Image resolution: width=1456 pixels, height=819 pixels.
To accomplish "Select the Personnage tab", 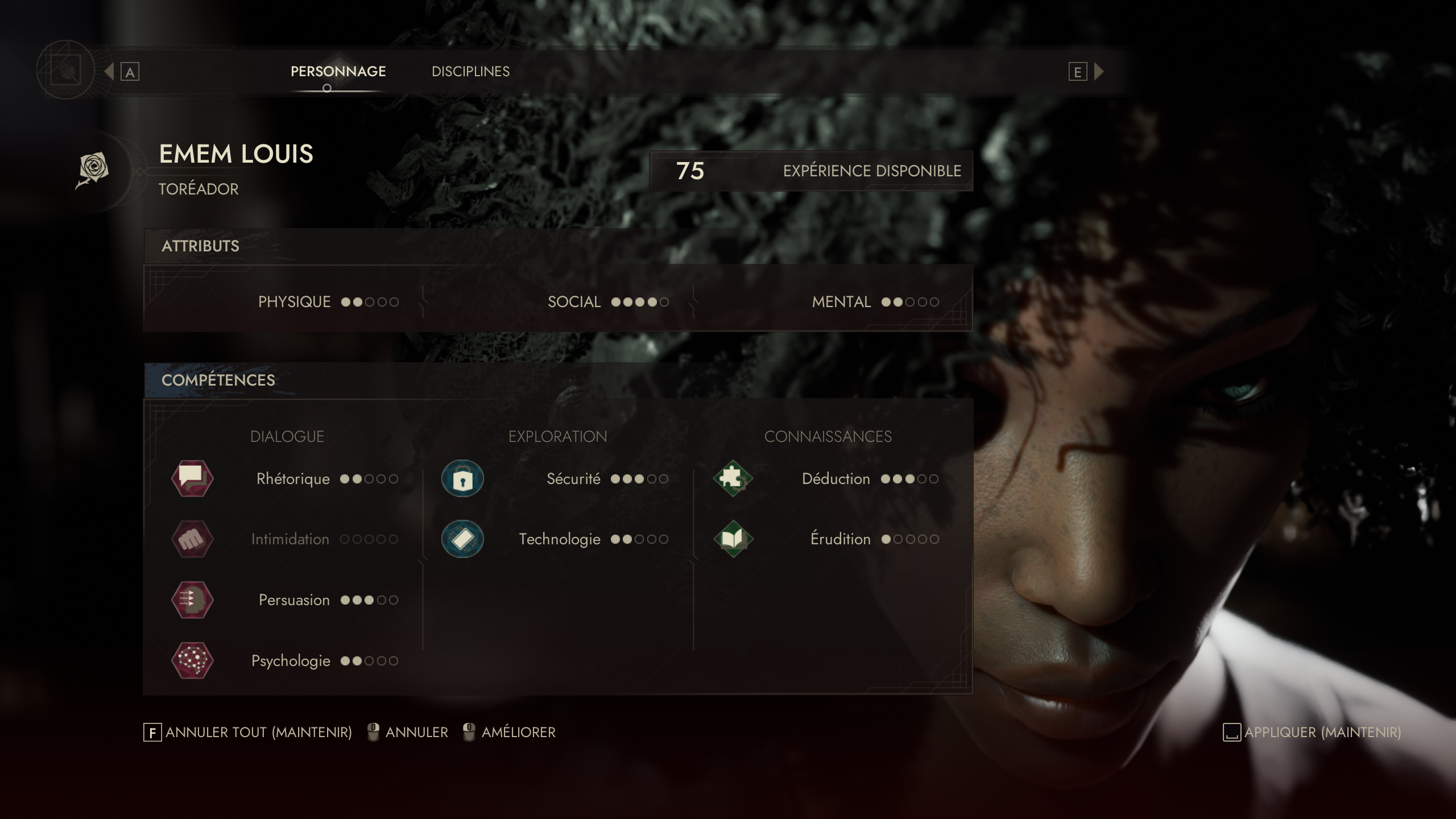I will 338,72.
